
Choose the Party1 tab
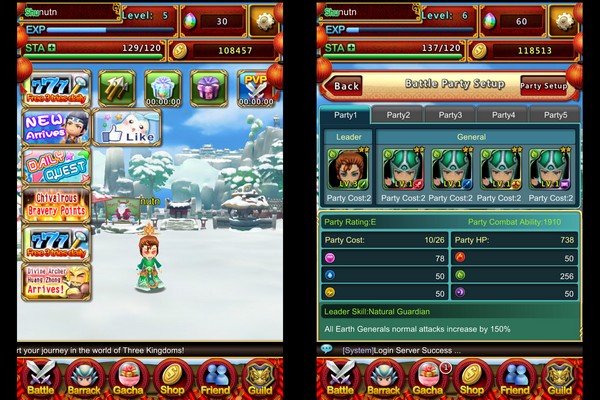[x=345, y=115]
